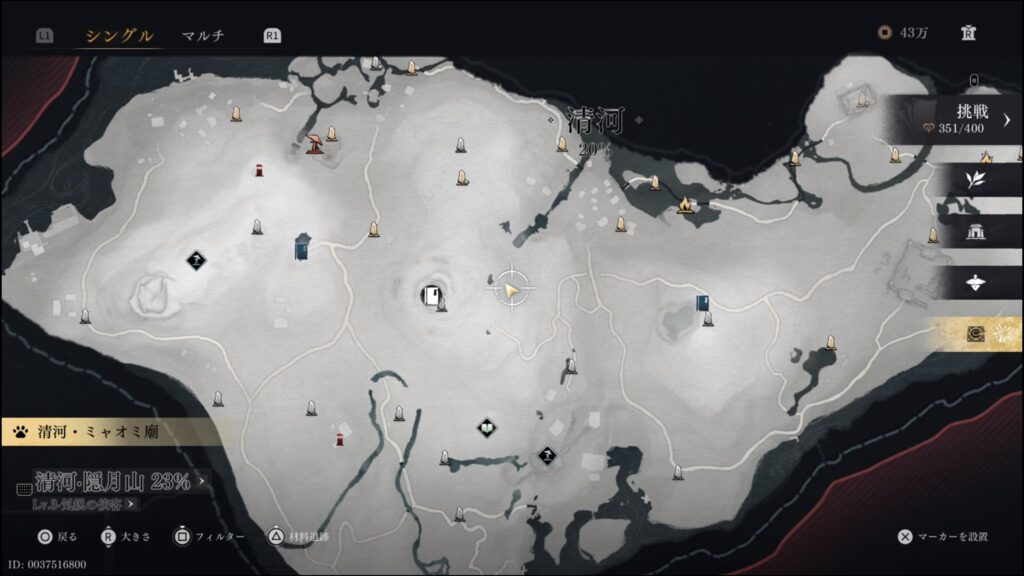Select the highlighted gold spiral category
Viewport: 1024px width, 576px height.
(974, 335)
